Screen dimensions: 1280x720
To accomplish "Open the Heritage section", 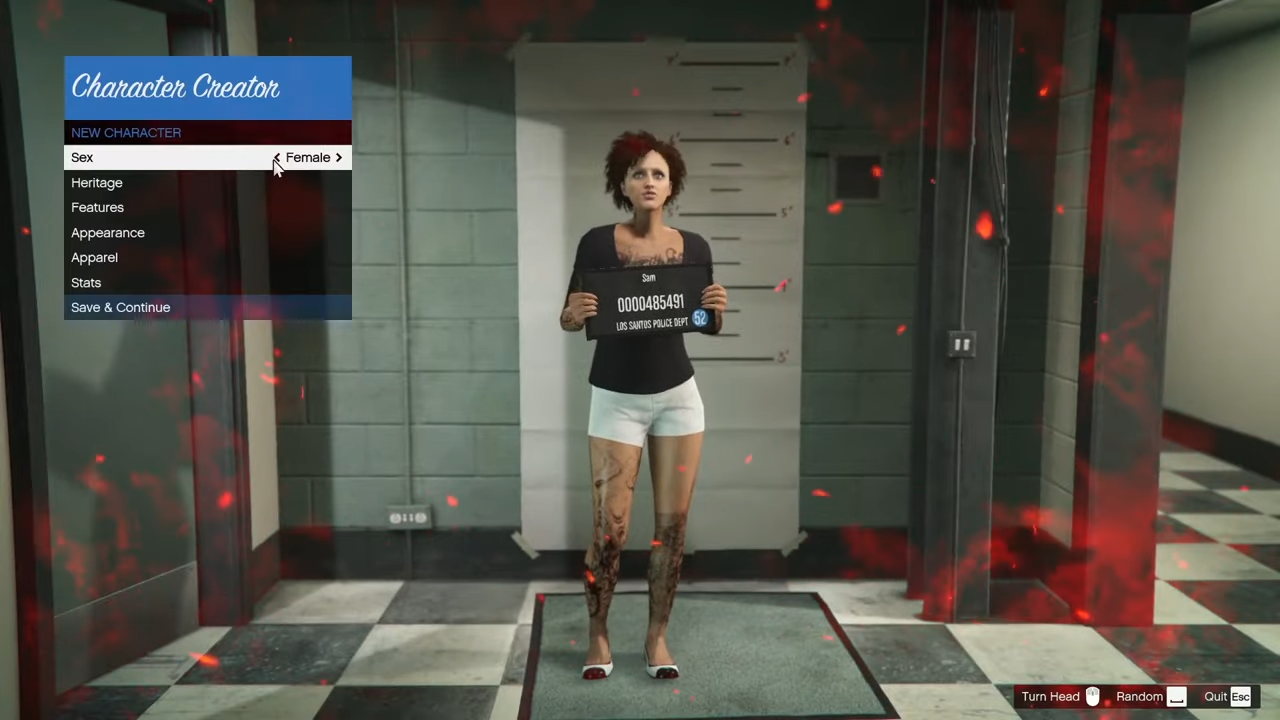I will (x=97, y=182).
